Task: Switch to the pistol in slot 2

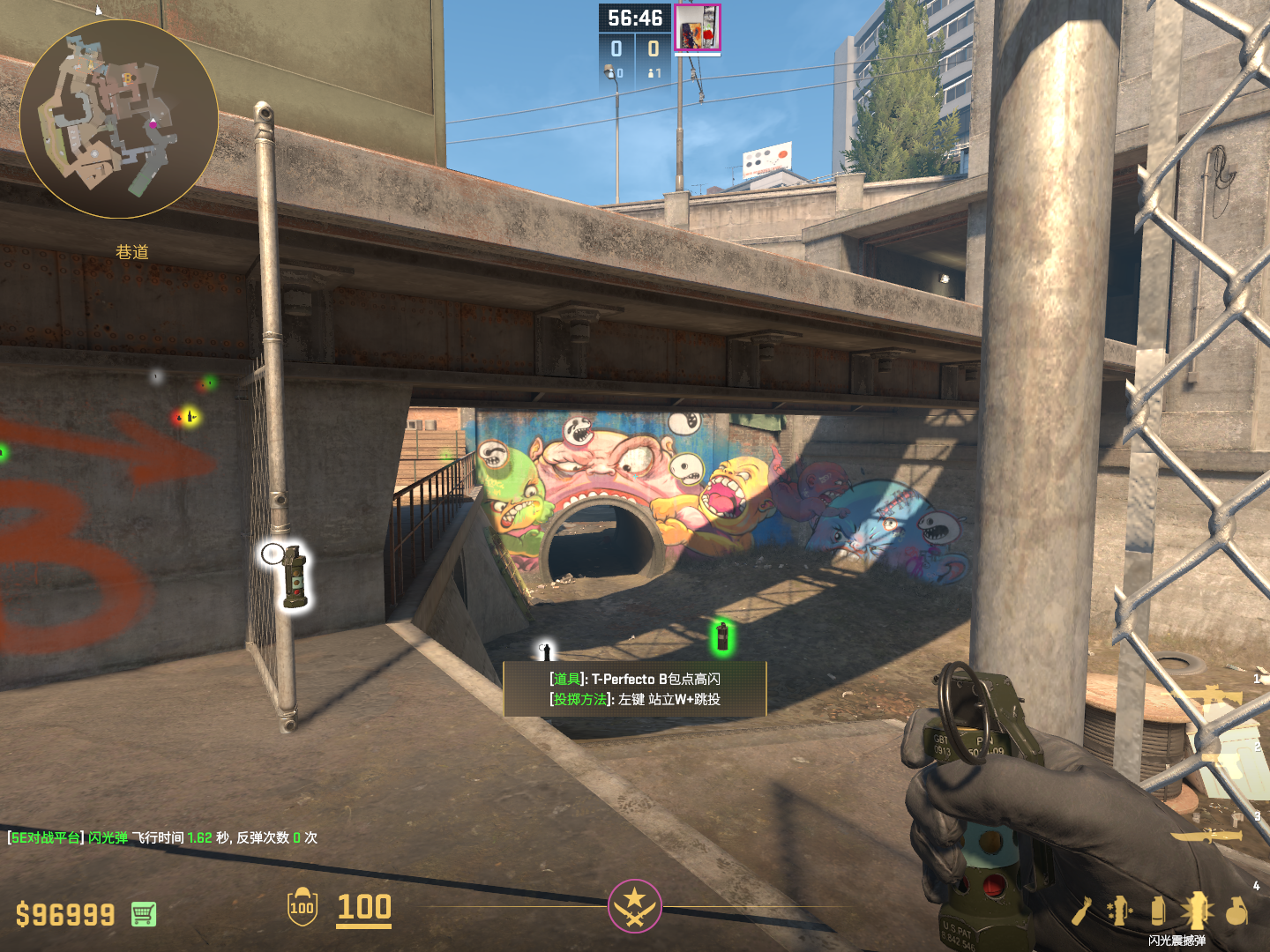Action: coord(1226,763)
